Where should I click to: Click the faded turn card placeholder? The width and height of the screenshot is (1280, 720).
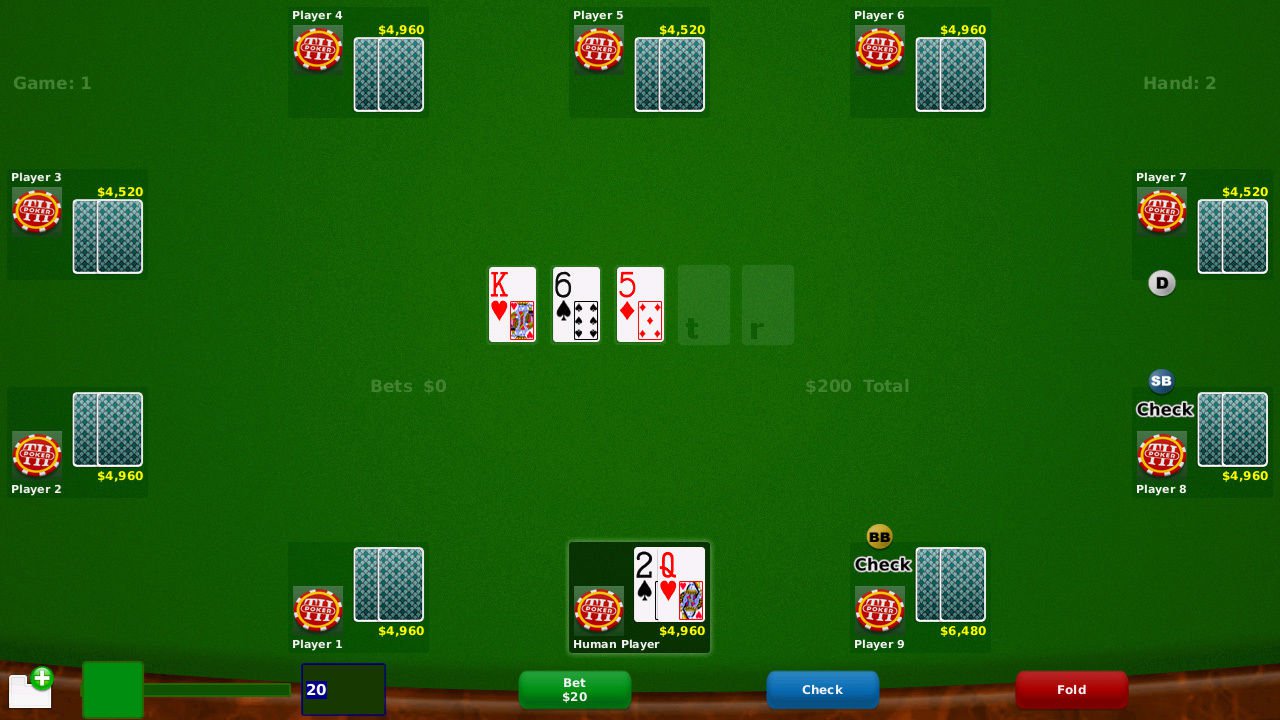pos(704,304)
